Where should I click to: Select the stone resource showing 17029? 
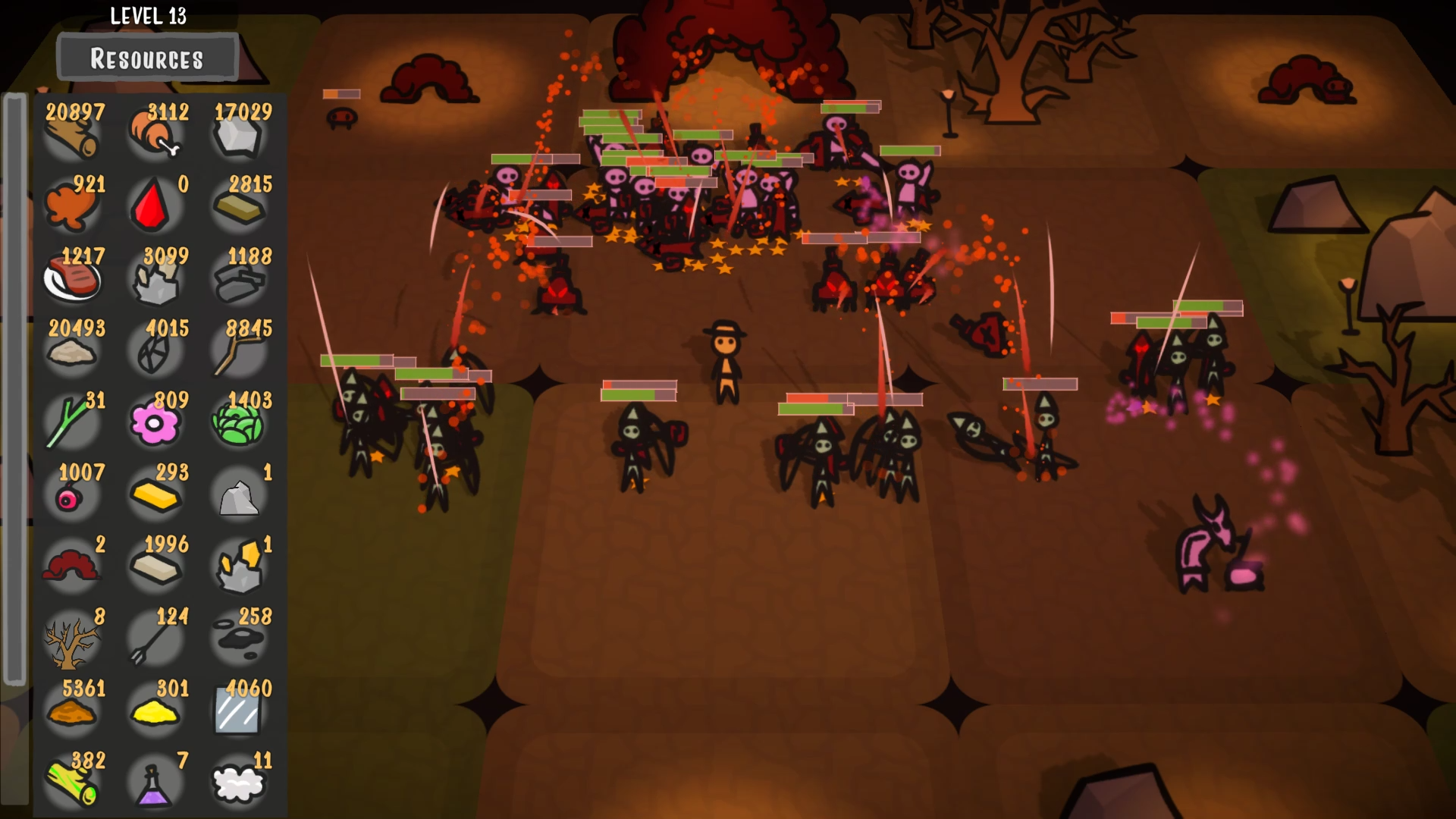239,136
